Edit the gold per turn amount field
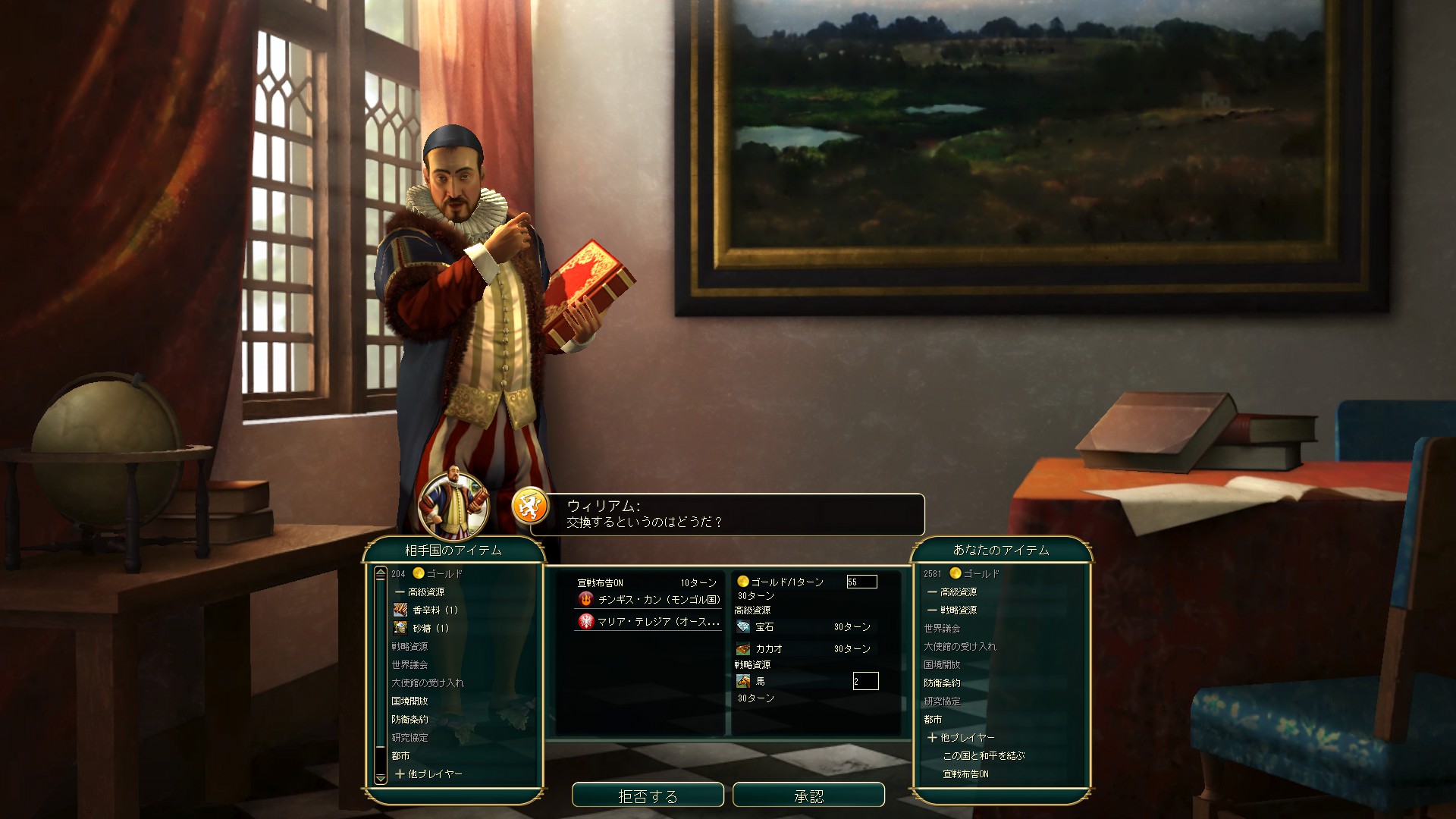The height and width of the screenshot is (819, 1456). 861,582
